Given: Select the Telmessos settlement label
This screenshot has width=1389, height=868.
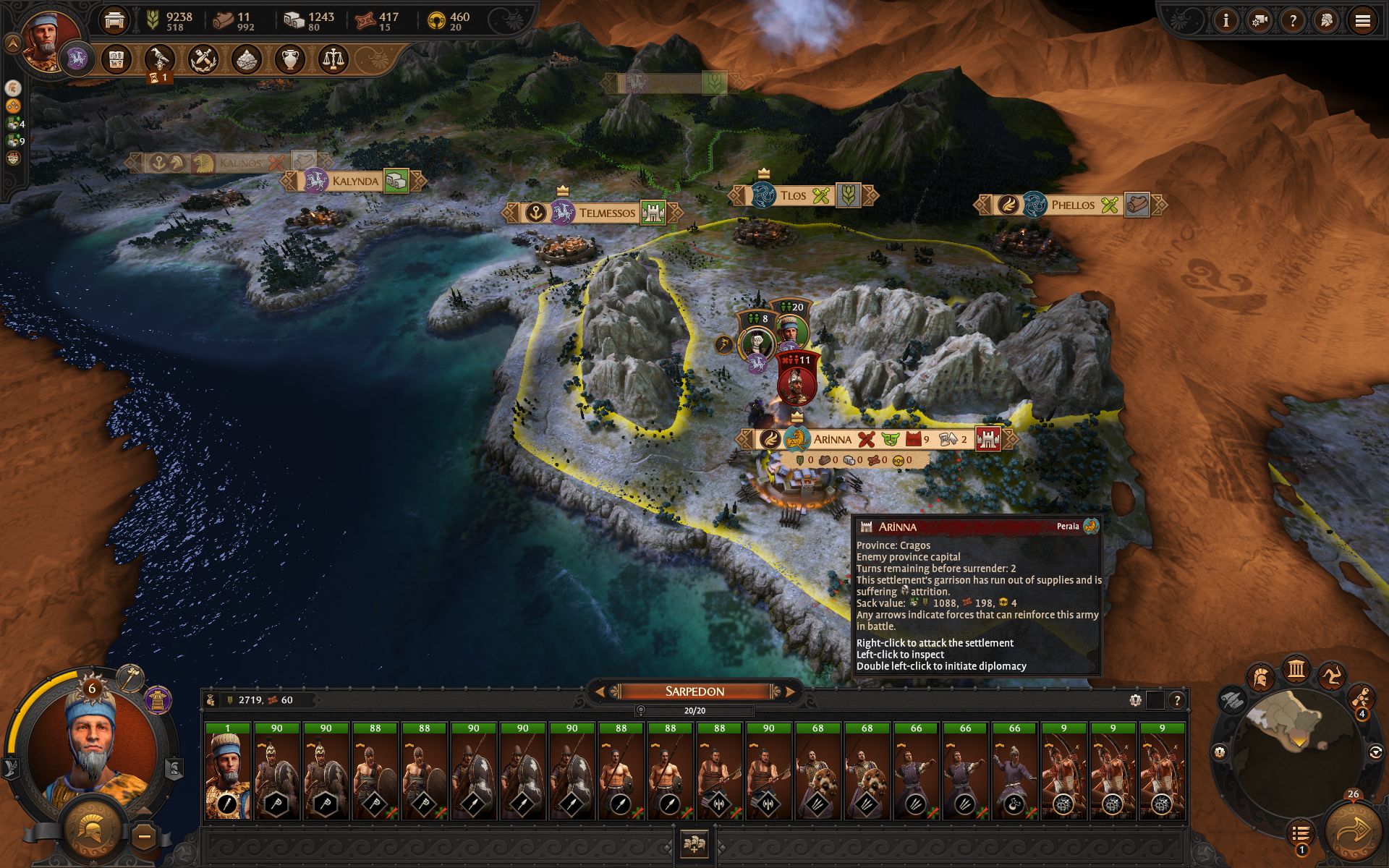Looking at the screenshot, I should click(606, 213).
